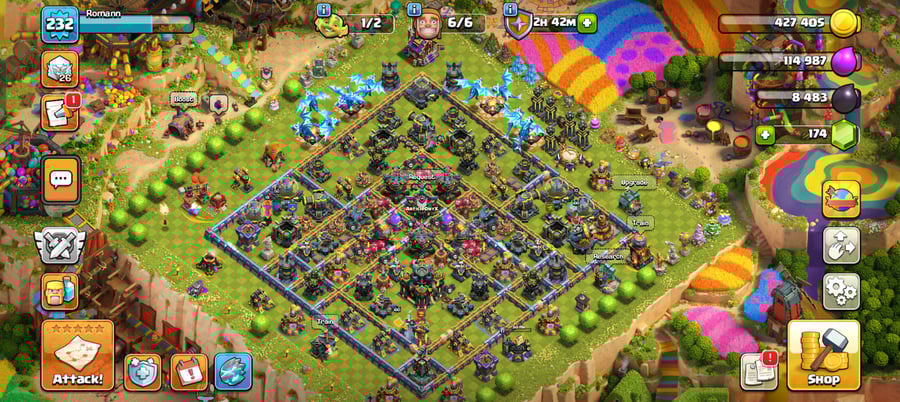Select the alarm clock shield icon
Viewport: 900px width, 402px height.
[x=141, y=371]
